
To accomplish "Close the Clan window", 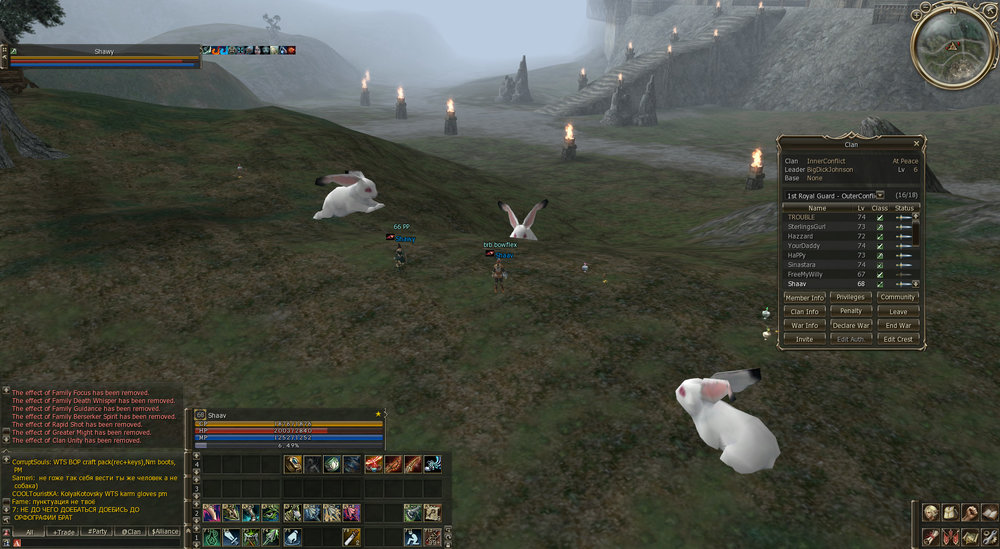I will pyautogui.click(x=916, y=143).
